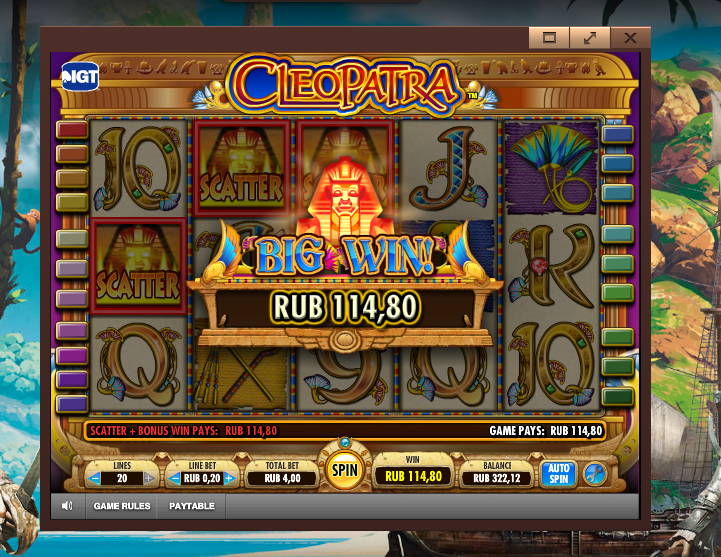Screen dimensions: 721x557
Task: Open the Game Rules page
Action: click(x=122, y=506)
